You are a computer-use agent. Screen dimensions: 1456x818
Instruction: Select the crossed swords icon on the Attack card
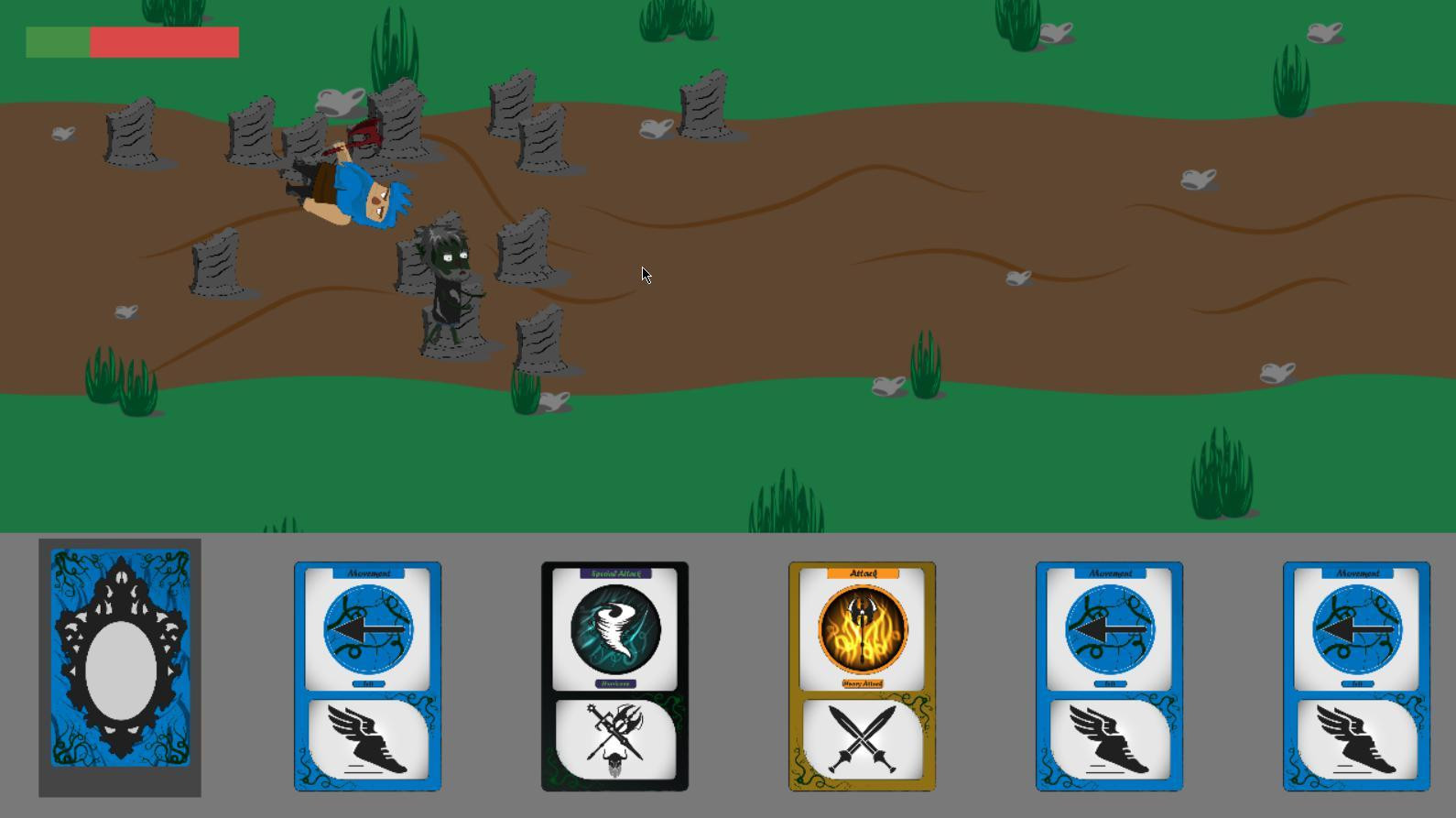pyautogui.click(x=862, y=738)
